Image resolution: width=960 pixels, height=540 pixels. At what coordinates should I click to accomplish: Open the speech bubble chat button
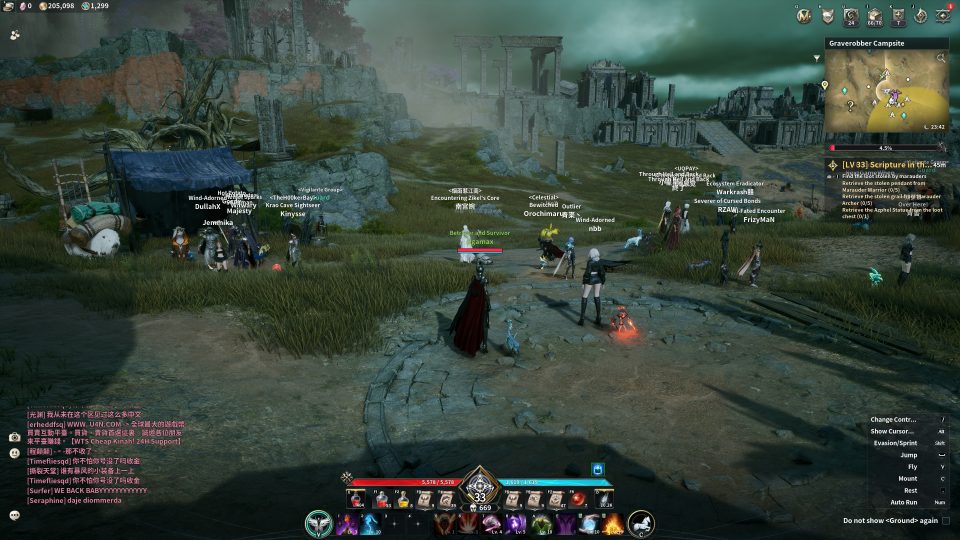click(x=14, y=515)
